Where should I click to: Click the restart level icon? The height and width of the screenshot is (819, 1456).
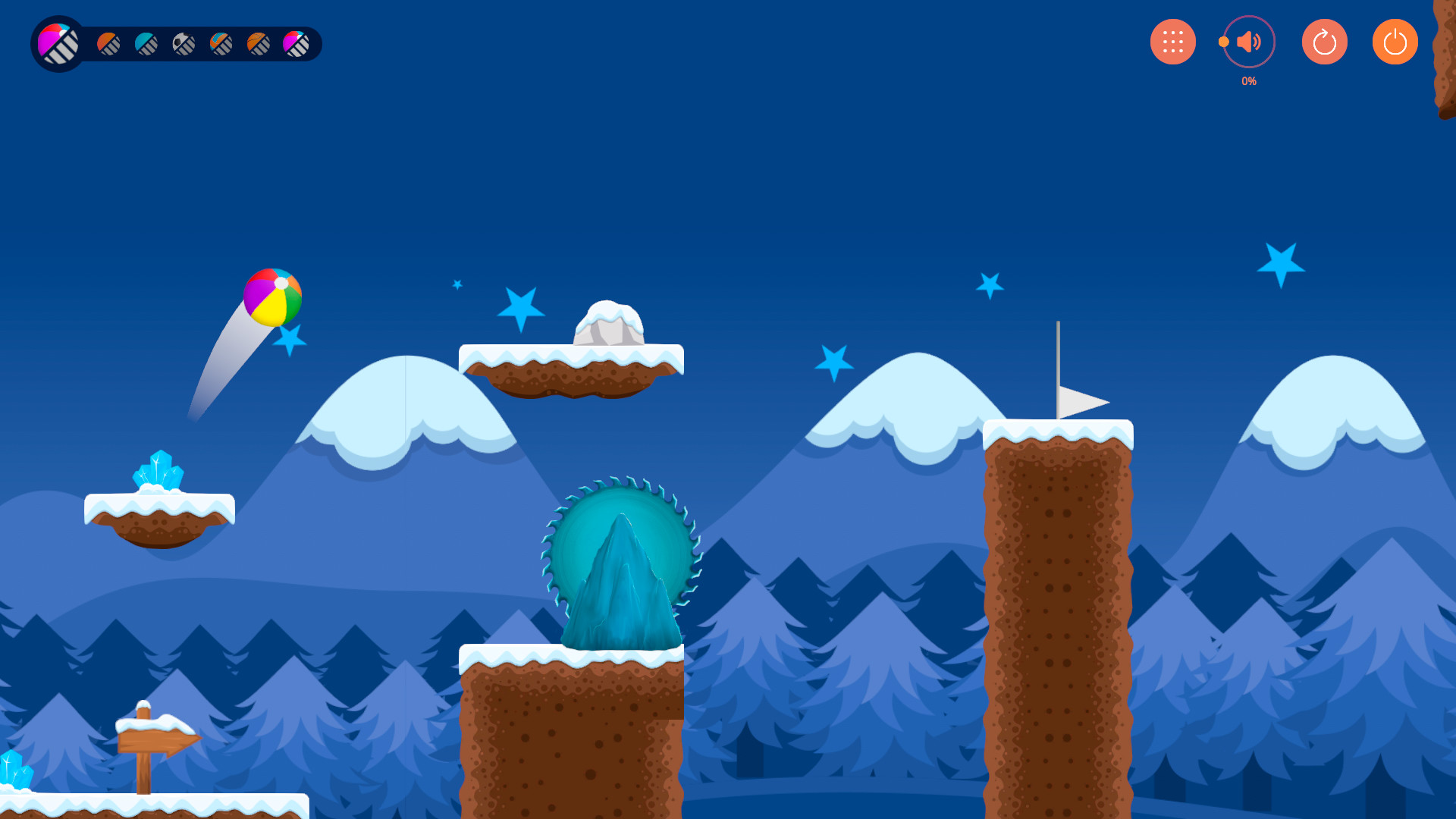pos(1324,42)
